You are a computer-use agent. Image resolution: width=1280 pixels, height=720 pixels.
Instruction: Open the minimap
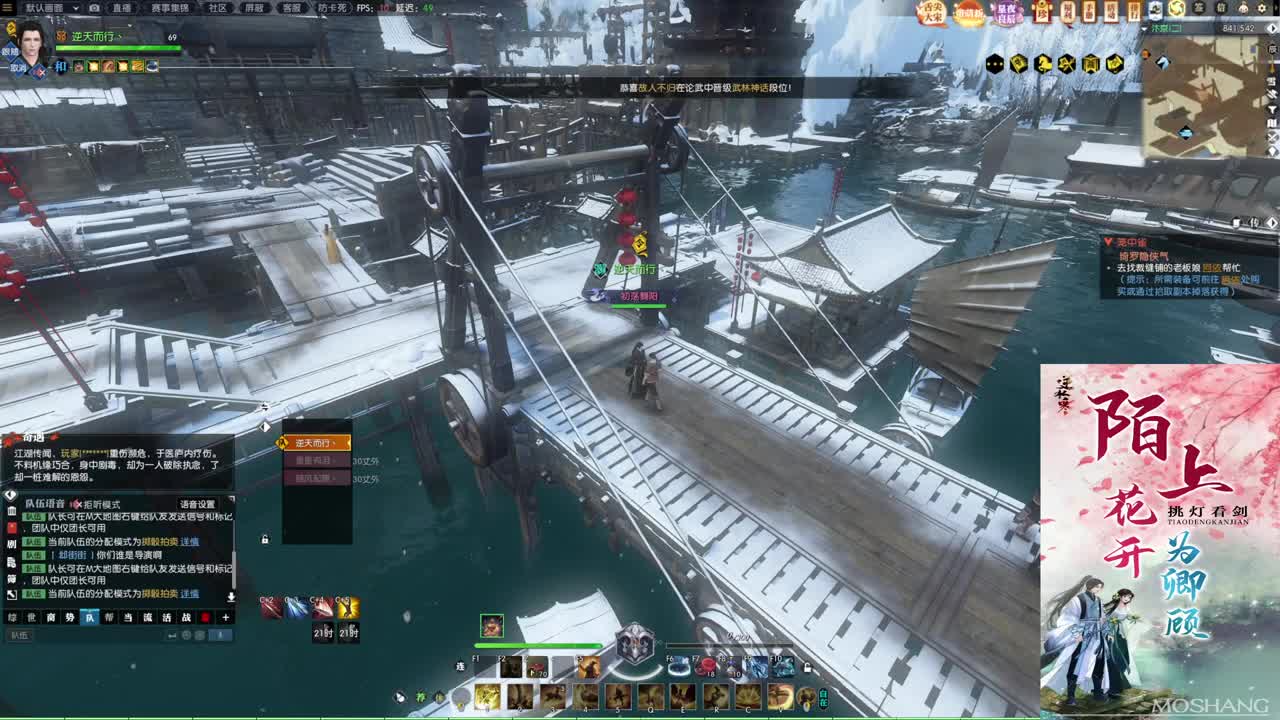(1204, 97)
